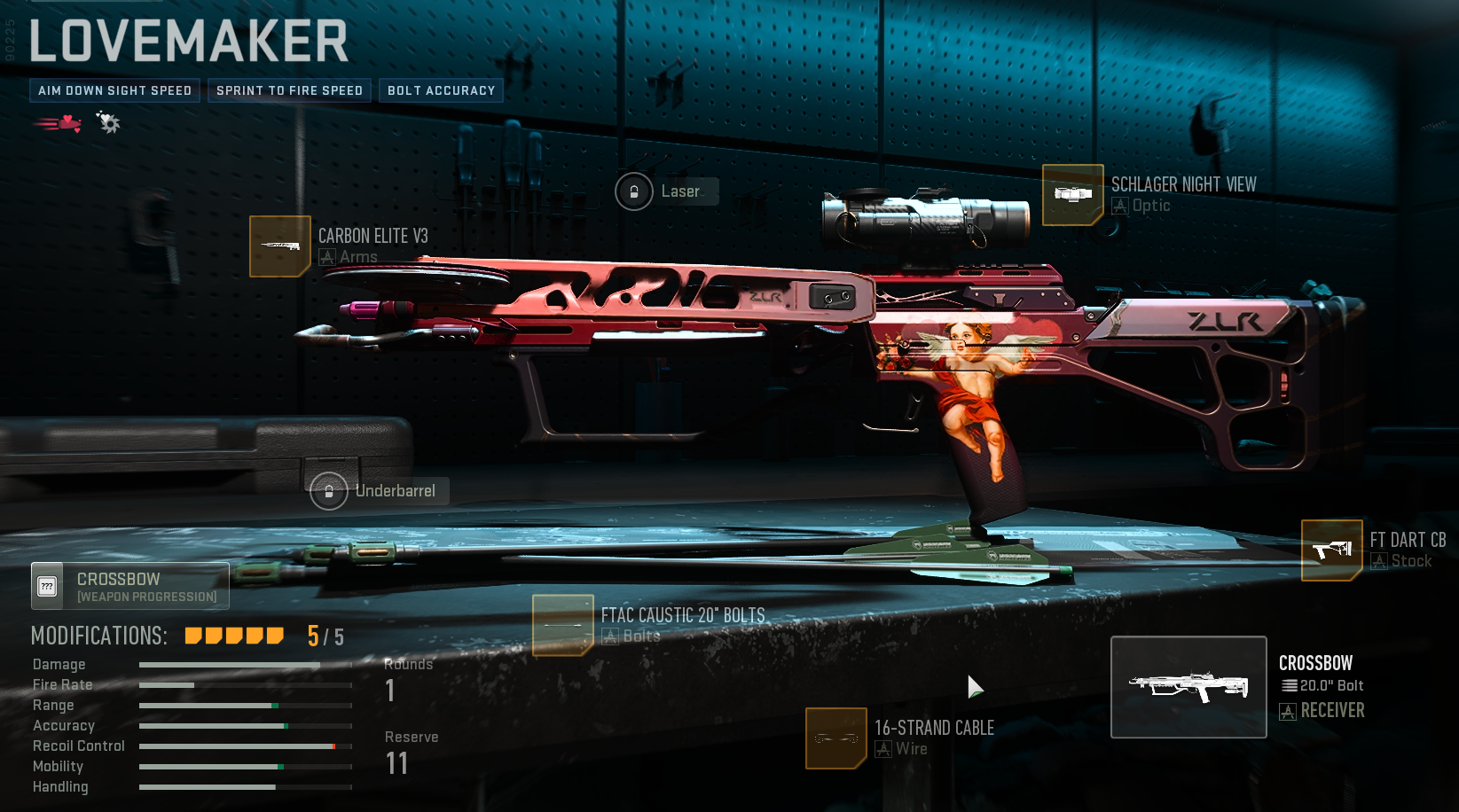Choose the FT Dart CB stock slot
The width and height of the screenshot is (1459, 812).
point(1331,550)
